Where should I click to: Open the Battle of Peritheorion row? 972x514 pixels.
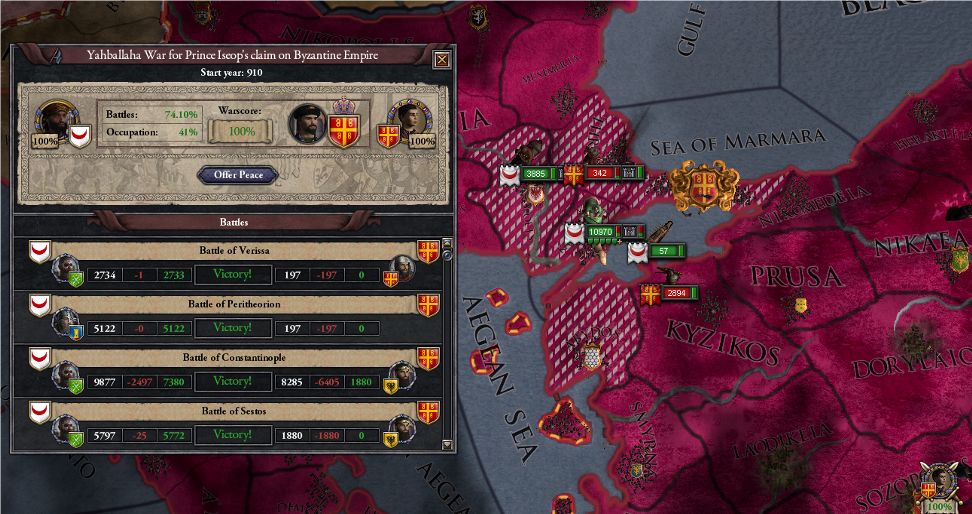(x=233, y=303)
